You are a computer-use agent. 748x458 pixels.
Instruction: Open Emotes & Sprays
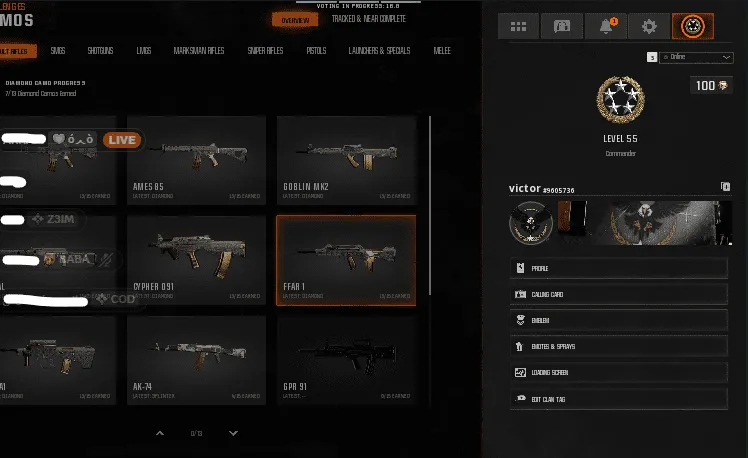click(x=619, y=346)
